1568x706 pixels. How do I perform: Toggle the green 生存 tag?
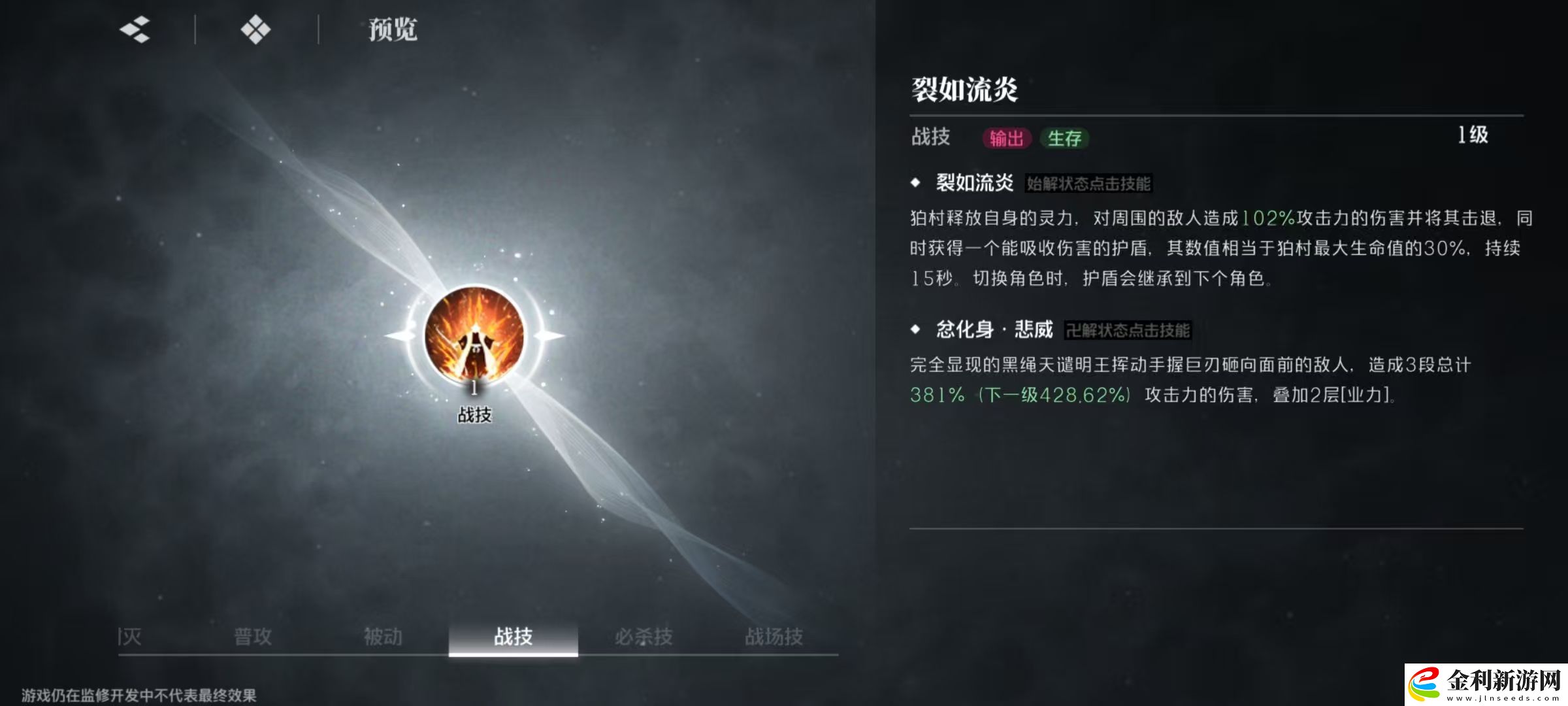pyautogui.click(x=1067, y=139)
